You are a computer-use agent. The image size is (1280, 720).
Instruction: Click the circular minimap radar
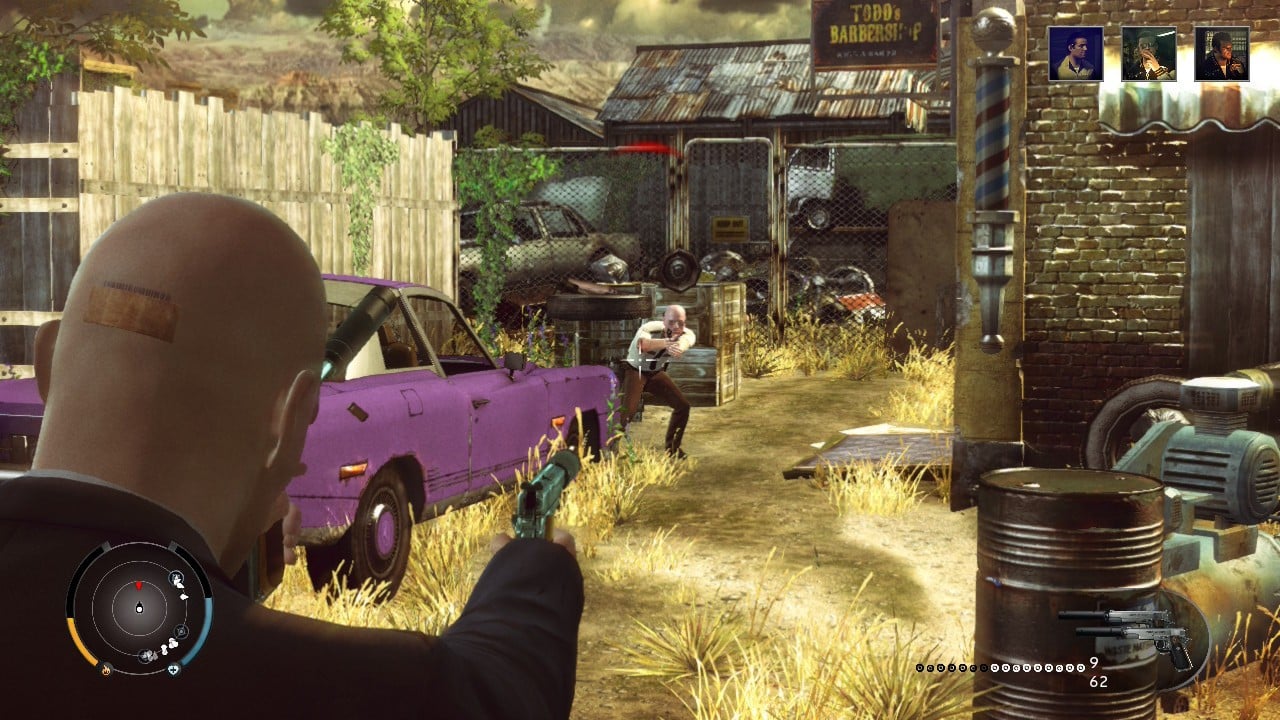[139, 607]
